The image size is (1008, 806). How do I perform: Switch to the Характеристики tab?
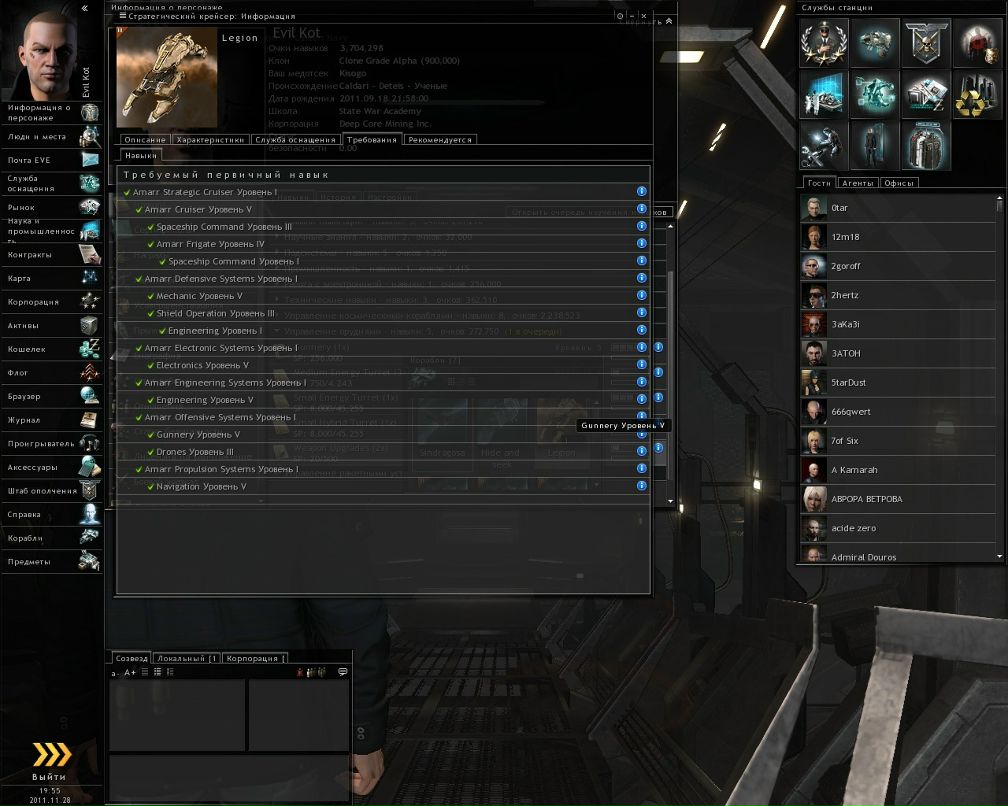[209, 140]
